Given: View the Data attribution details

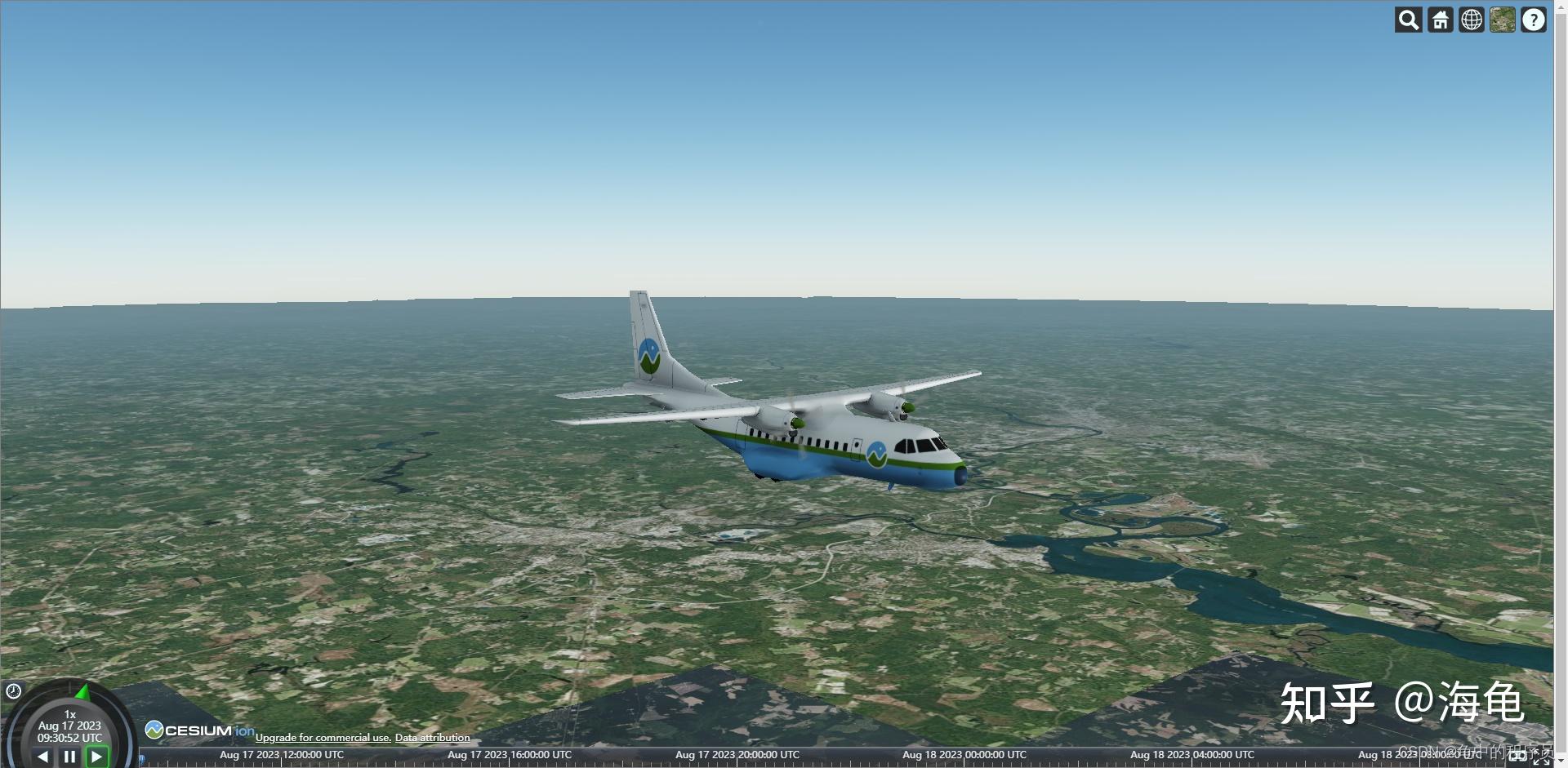Looking at the screenshot, I should pos(432,737).
